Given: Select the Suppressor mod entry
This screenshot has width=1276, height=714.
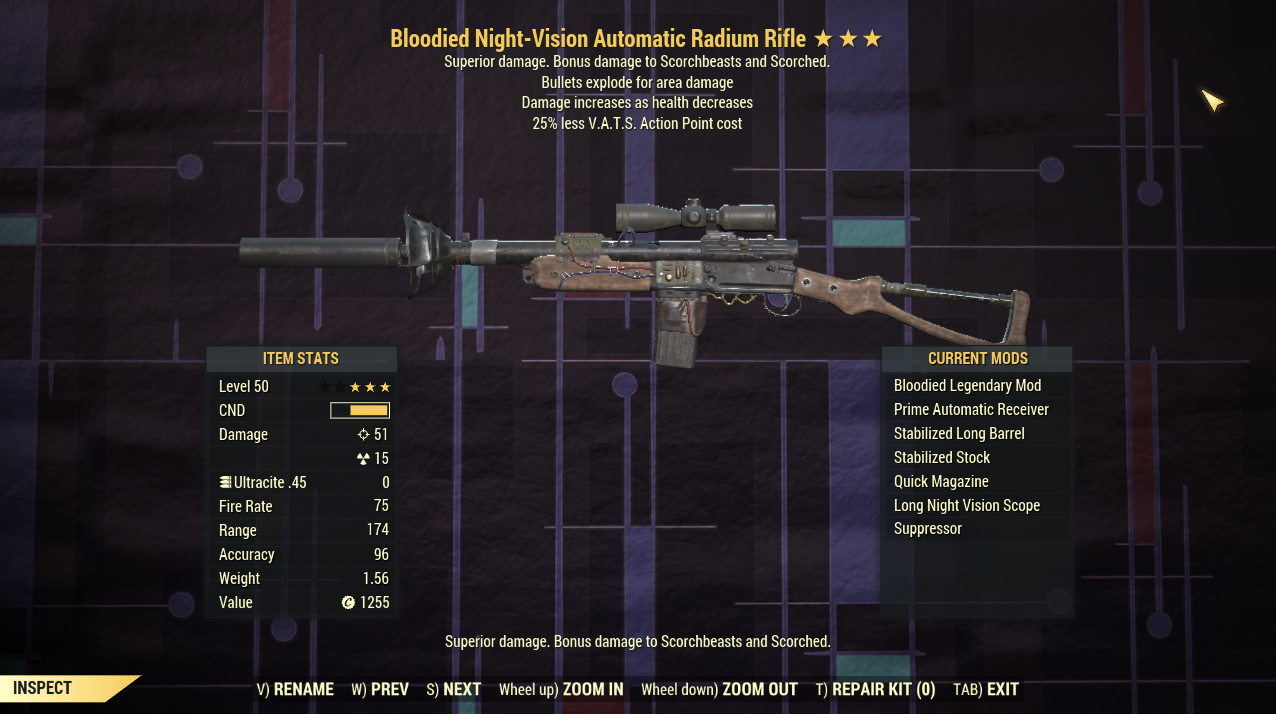Looking at the screenshot, I should pyautogui.click(x=928, y=529).
